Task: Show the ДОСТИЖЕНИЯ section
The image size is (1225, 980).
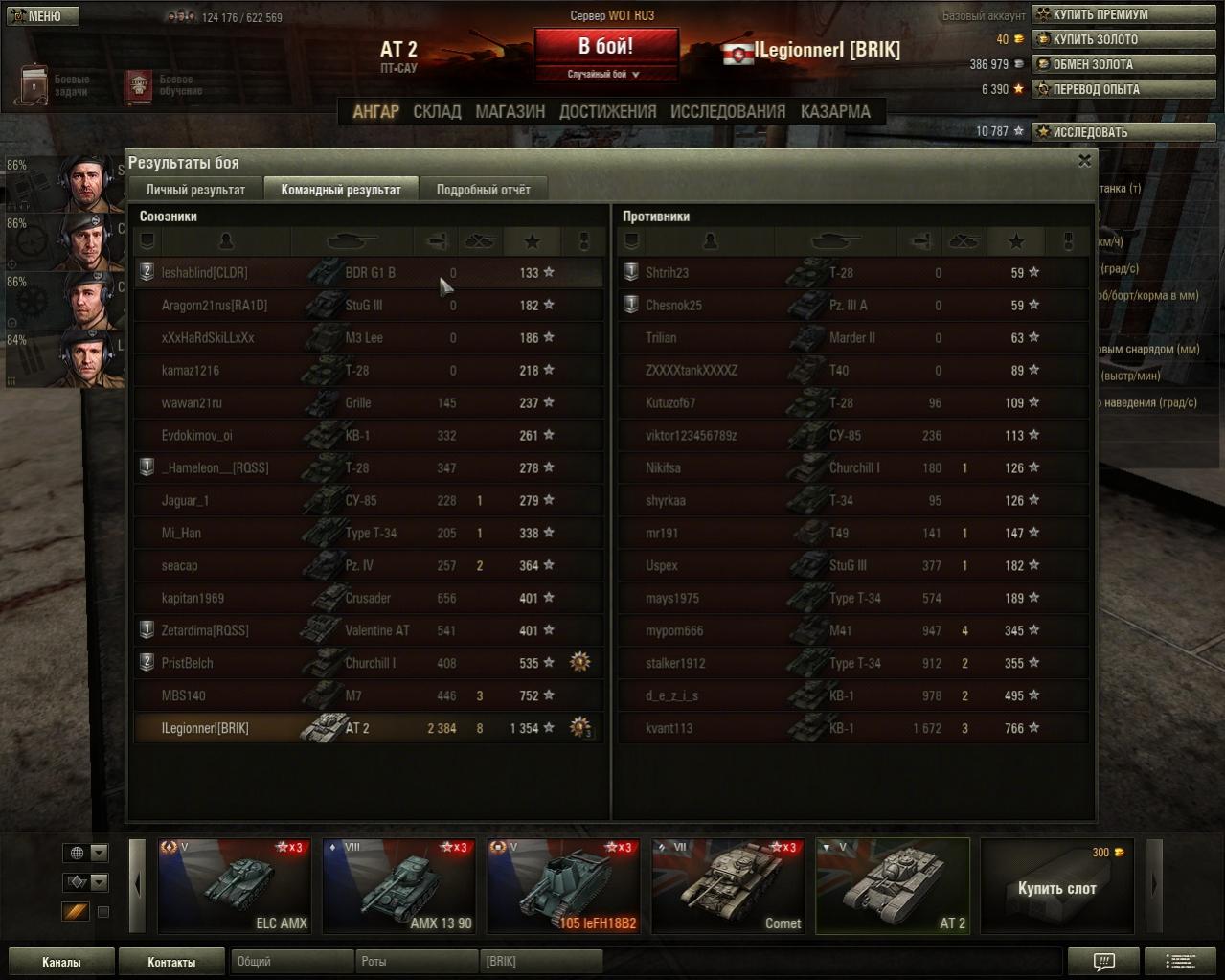Action: click(x=607, y=112)
